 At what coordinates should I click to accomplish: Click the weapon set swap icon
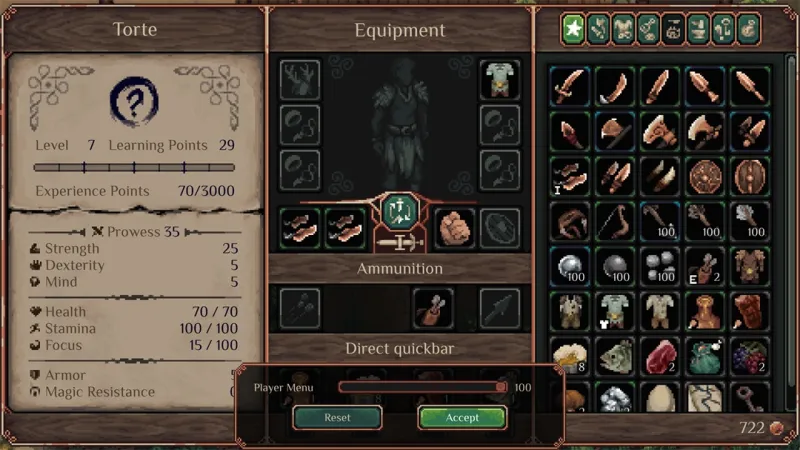[397, 211]
